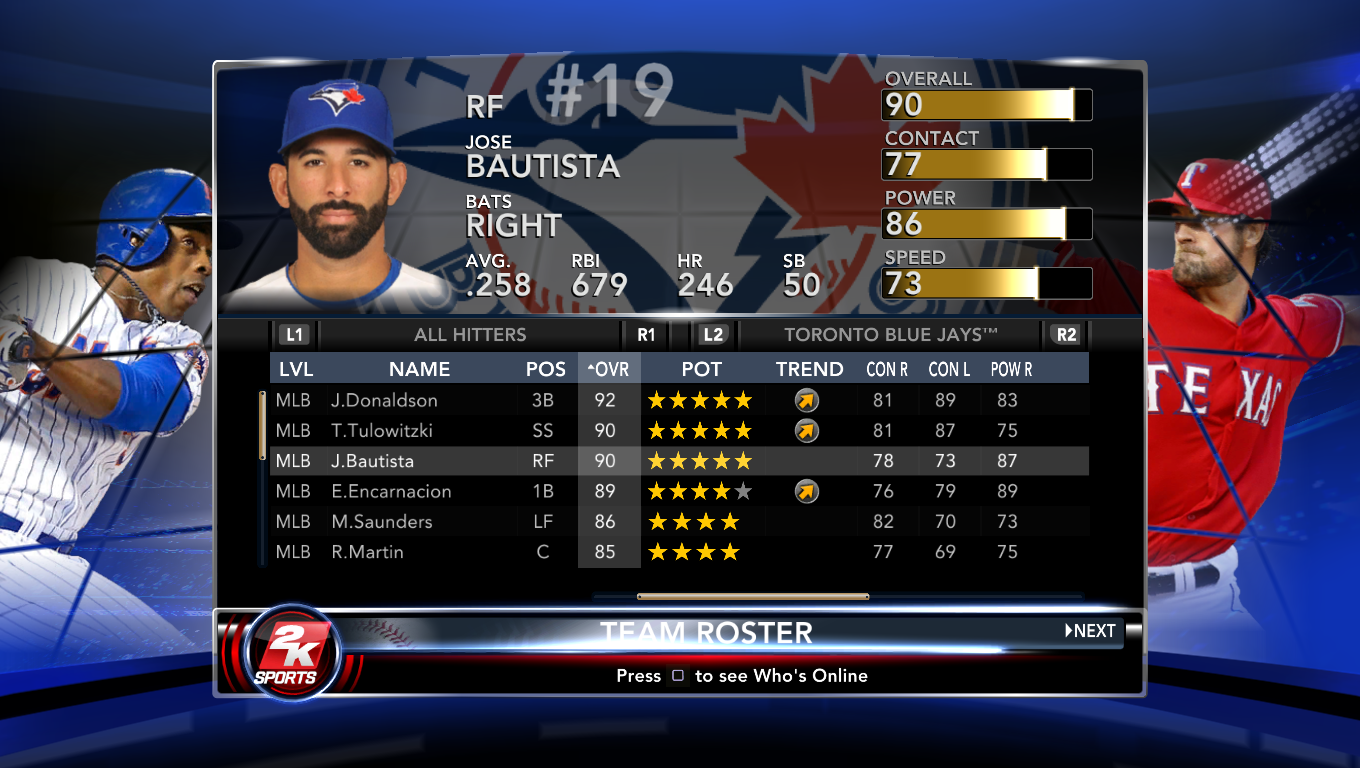Sort by the CON L column
1360x768 pixels.
pyautogui.click(x=949, y=369)
